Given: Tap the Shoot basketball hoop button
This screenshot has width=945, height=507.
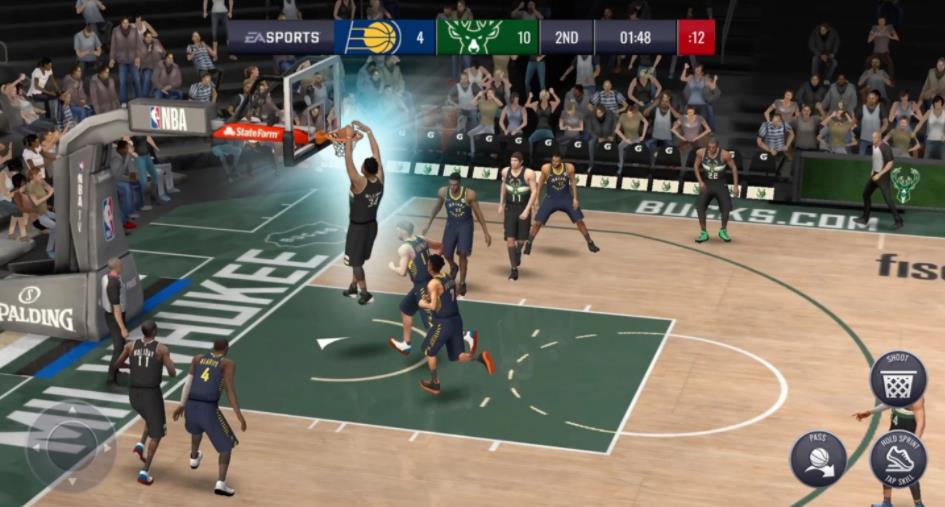Looking at the screenshot, I should coord(897,378).
